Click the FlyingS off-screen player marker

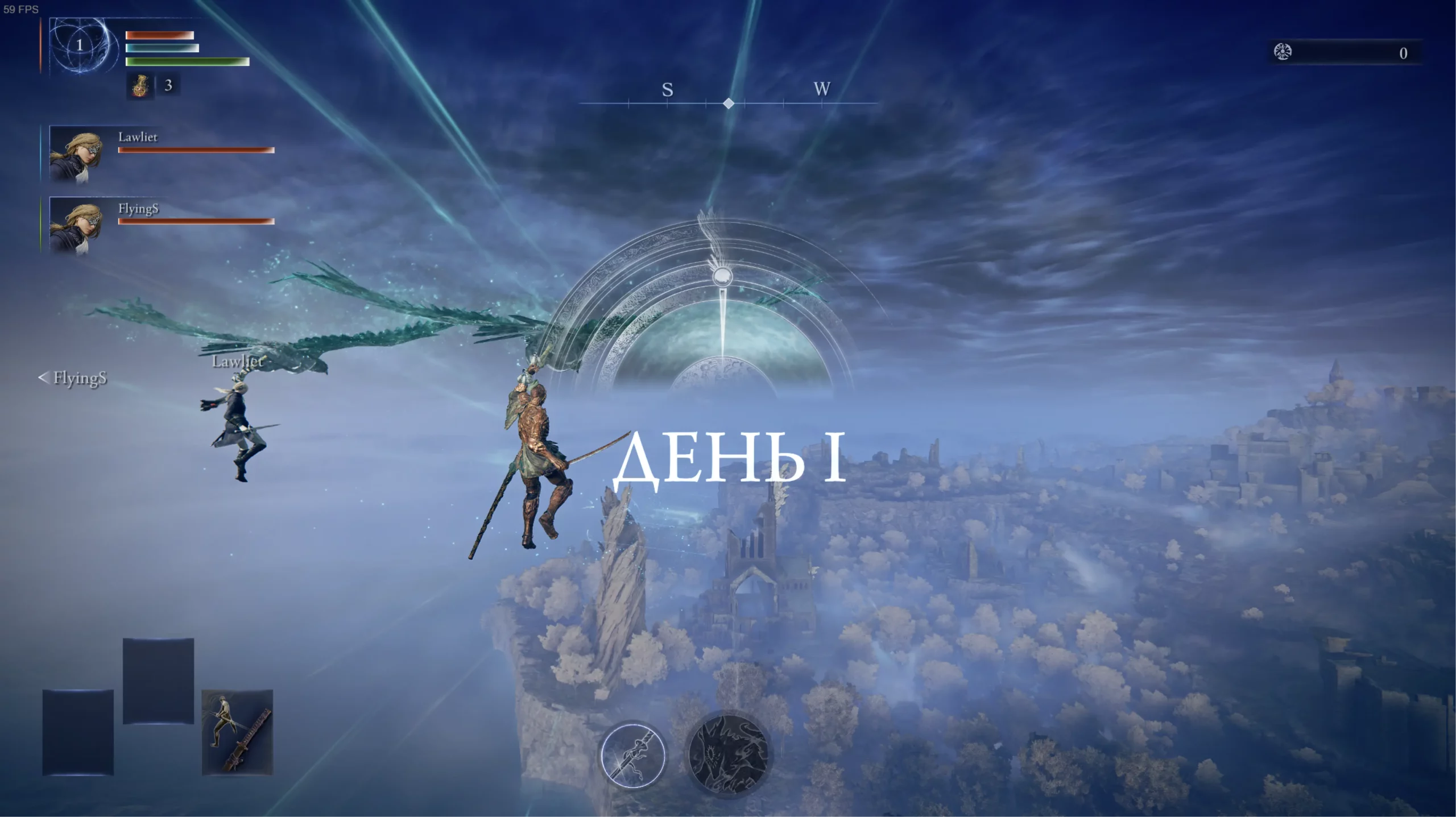pos(73,378)
